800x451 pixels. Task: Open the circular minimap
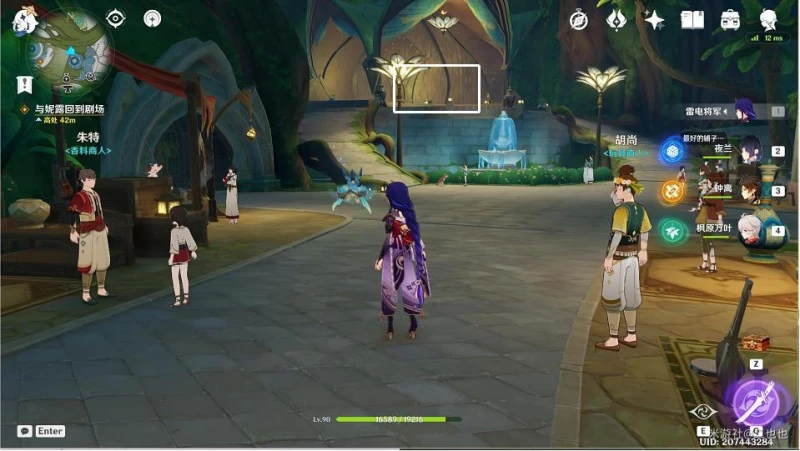pyautogui.click(x=70, y=50)
